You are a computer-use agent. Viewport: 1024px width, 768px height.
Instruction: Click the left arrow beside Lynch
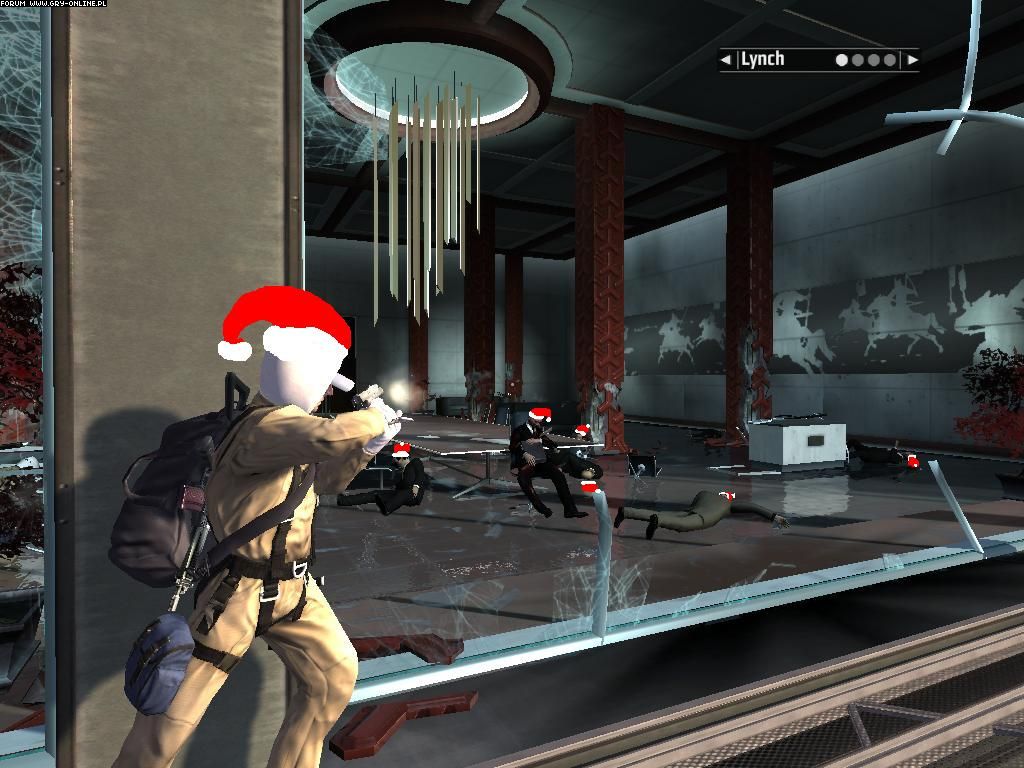pyautogui.click(x=726, y=60)
